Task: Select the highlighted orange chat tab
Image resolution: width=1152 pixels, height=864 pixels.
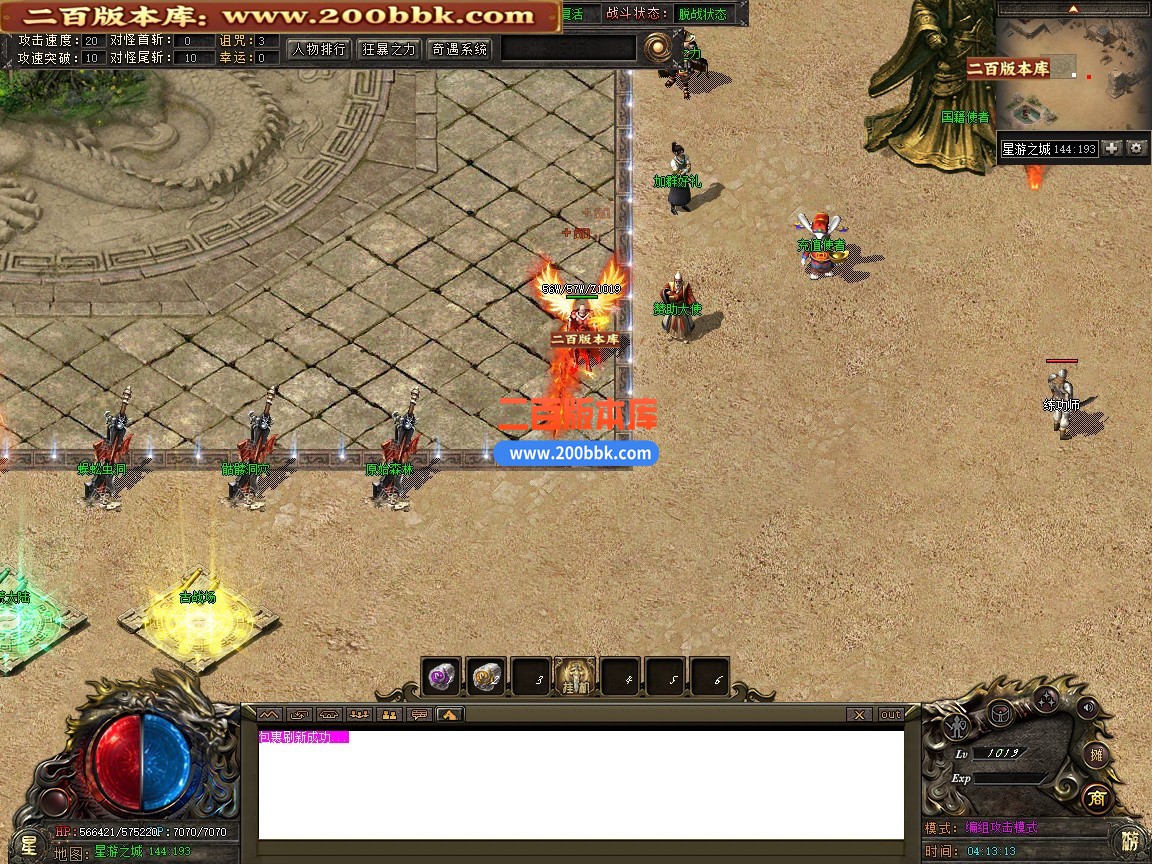Action: click(449, 714)
